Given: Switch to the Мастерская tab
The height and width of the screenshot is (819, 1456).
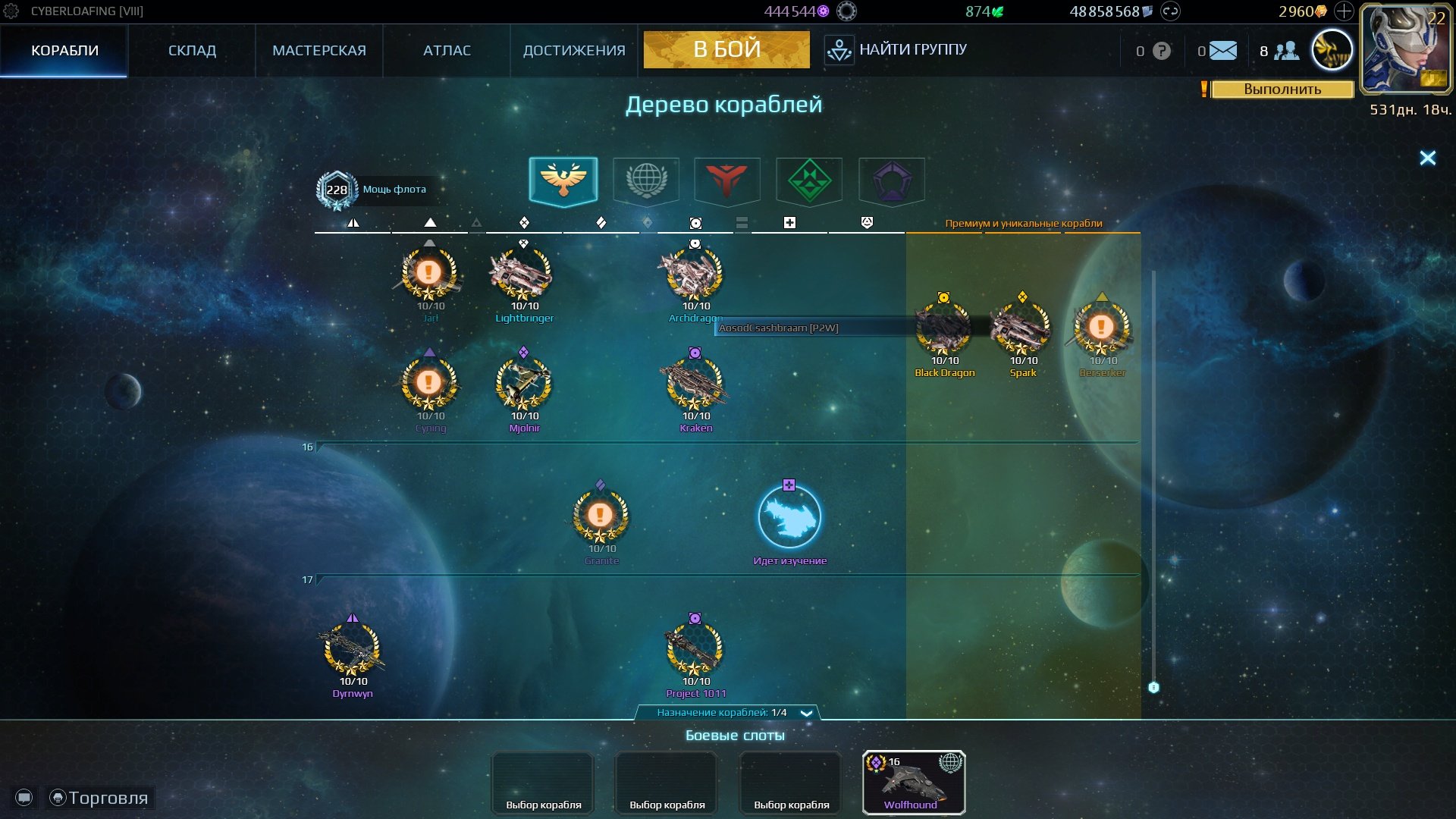Looking at the screenshot, I should 318,51.
